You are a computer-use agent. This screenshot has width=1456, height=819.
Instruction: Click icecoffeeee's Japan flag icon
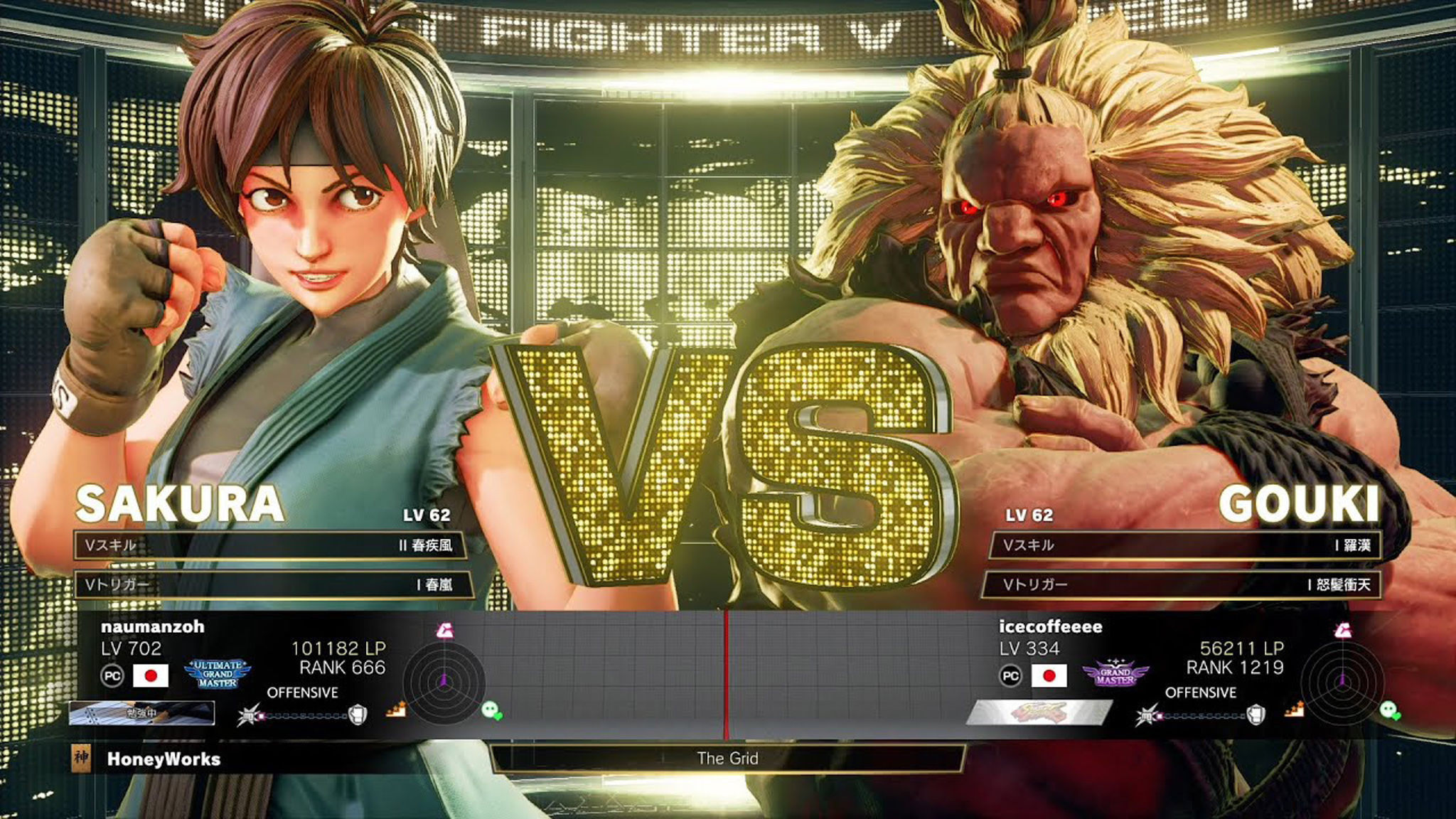[x=1049, y=675]
